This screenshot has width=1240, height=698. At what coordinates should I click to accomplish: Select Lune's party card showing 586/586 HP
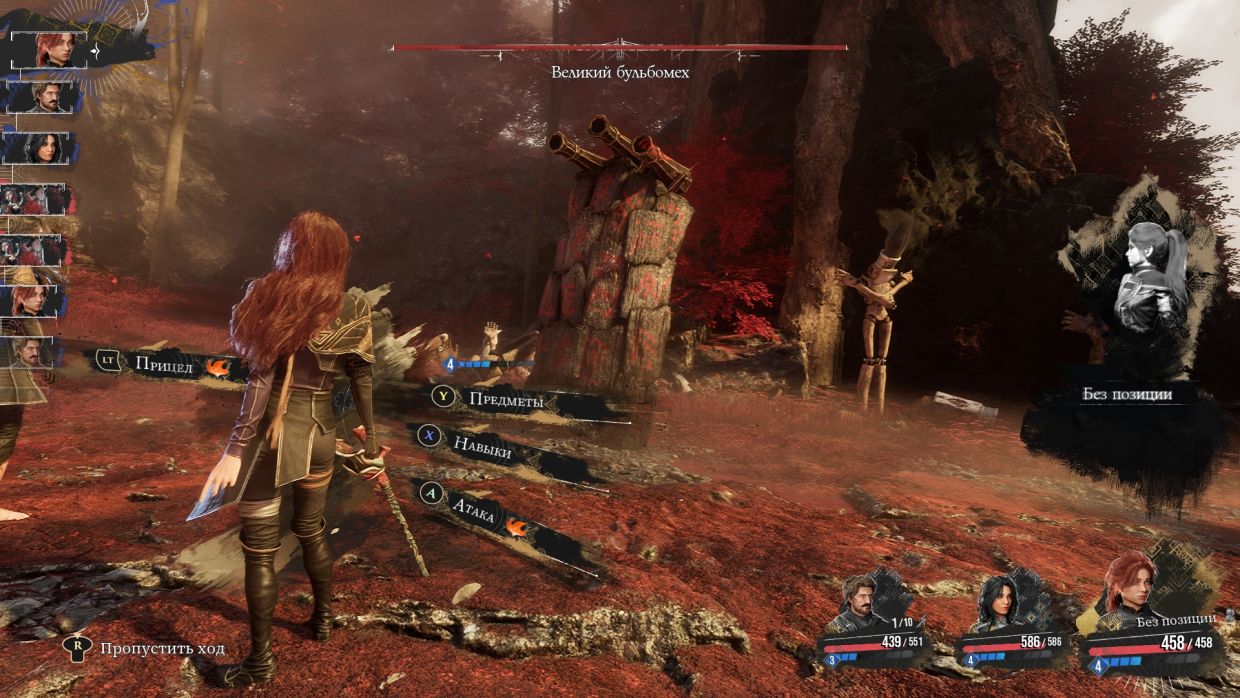[x=1009, y=622]
